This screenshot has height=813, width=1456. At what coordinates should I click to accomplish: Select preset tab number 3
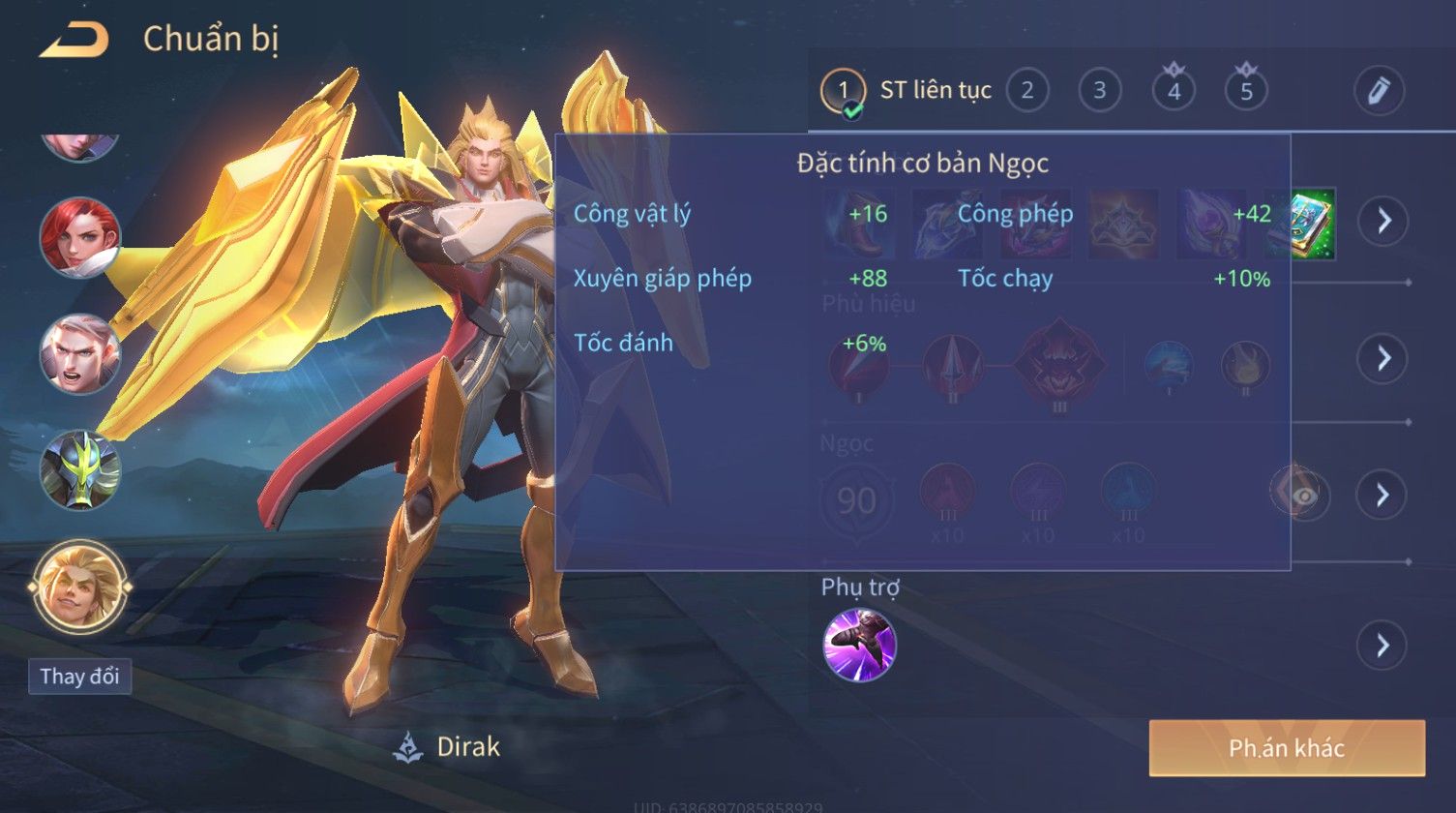1099,91
